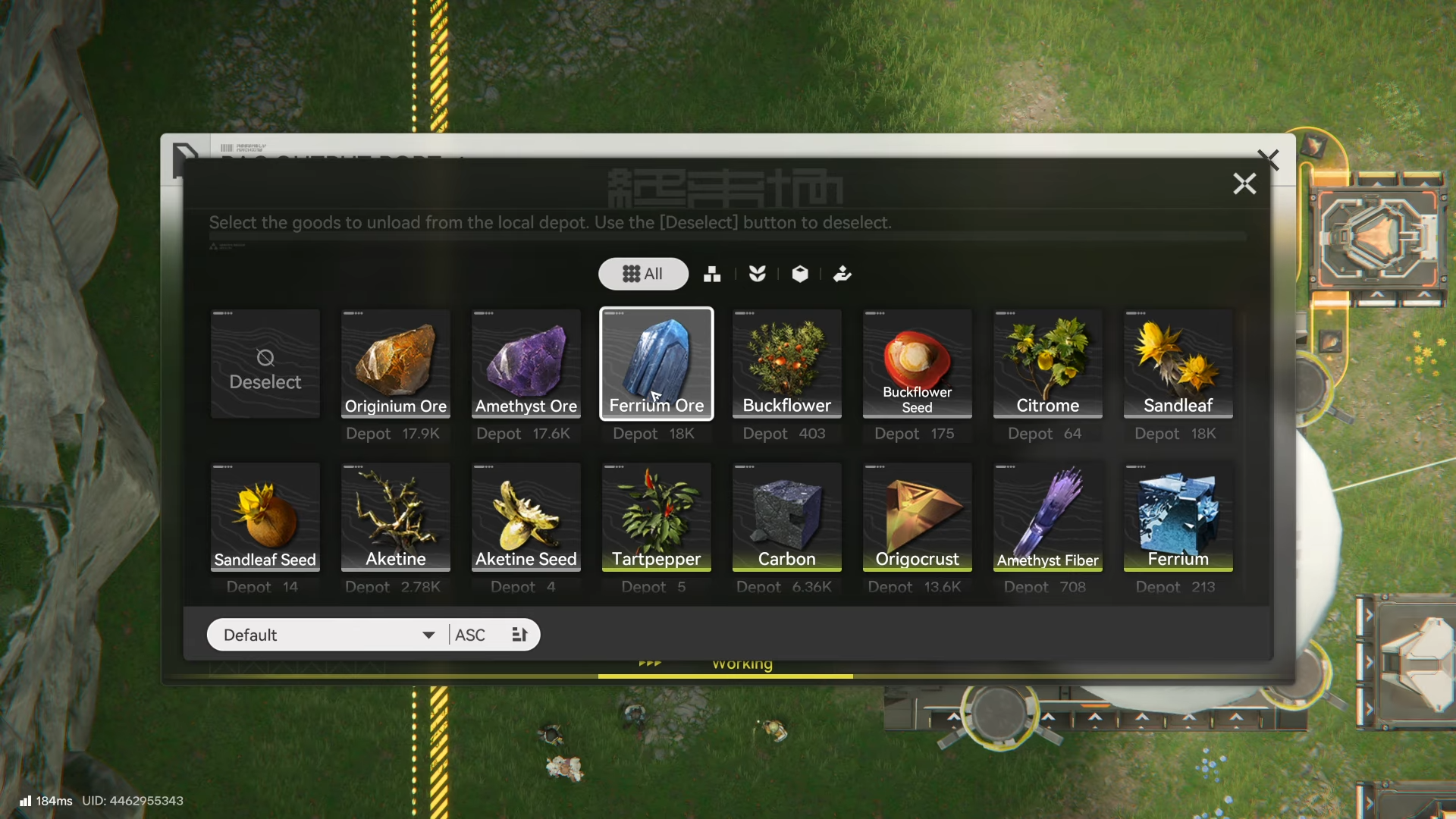The height and width of the screenshot is (819, 1456).
Task: Select the Origocrust item
Action: (x=918, y=517)
